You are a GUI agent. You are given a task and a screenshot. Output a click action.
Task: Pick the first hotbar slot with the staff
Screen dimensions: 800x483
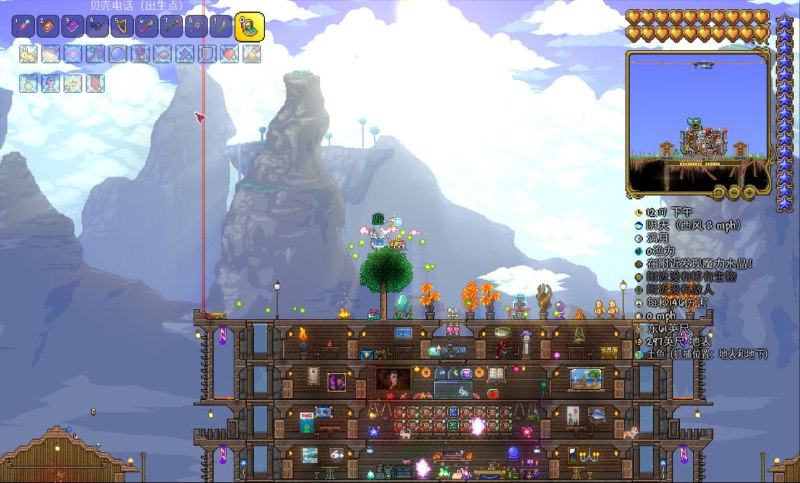coord(22,26)
